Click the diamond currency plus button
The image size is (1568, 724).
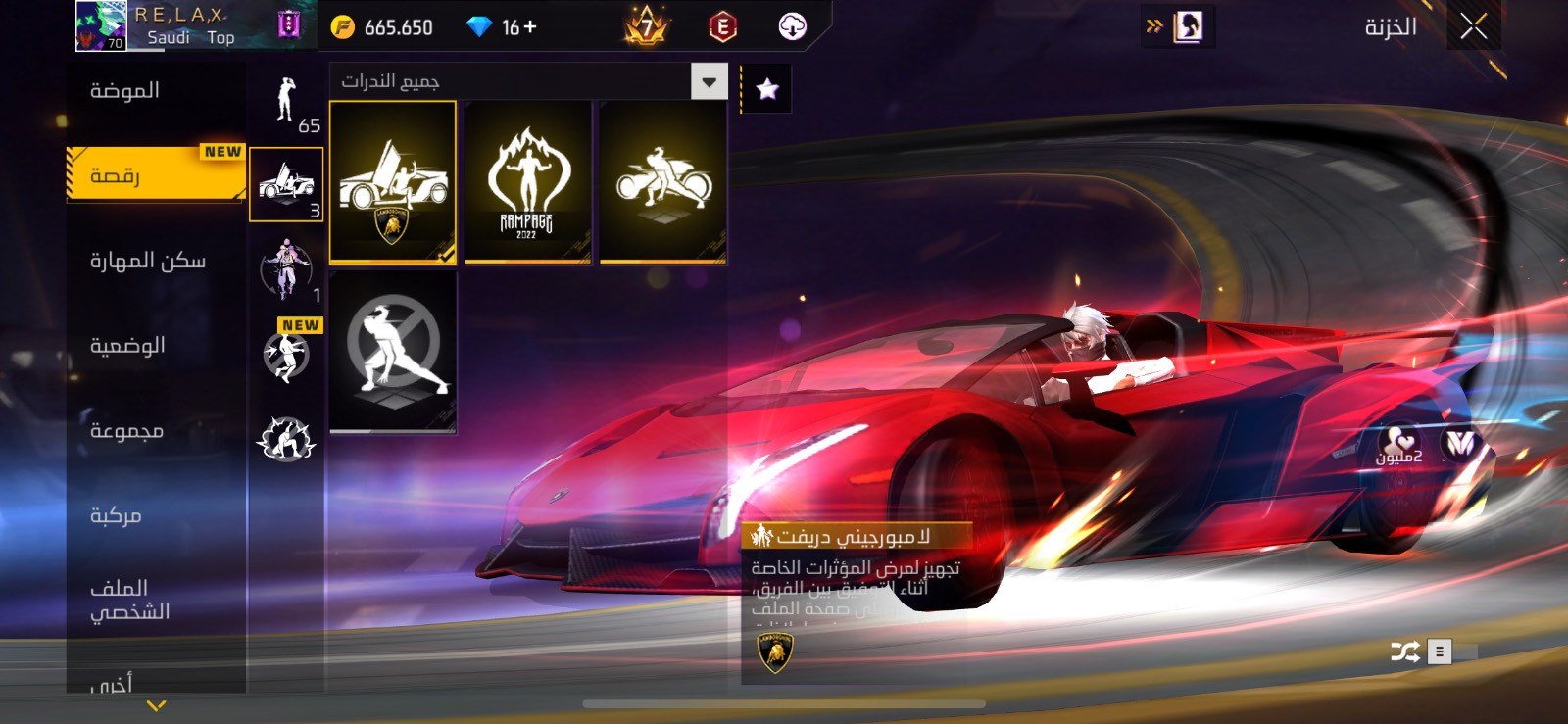point(530,27)
